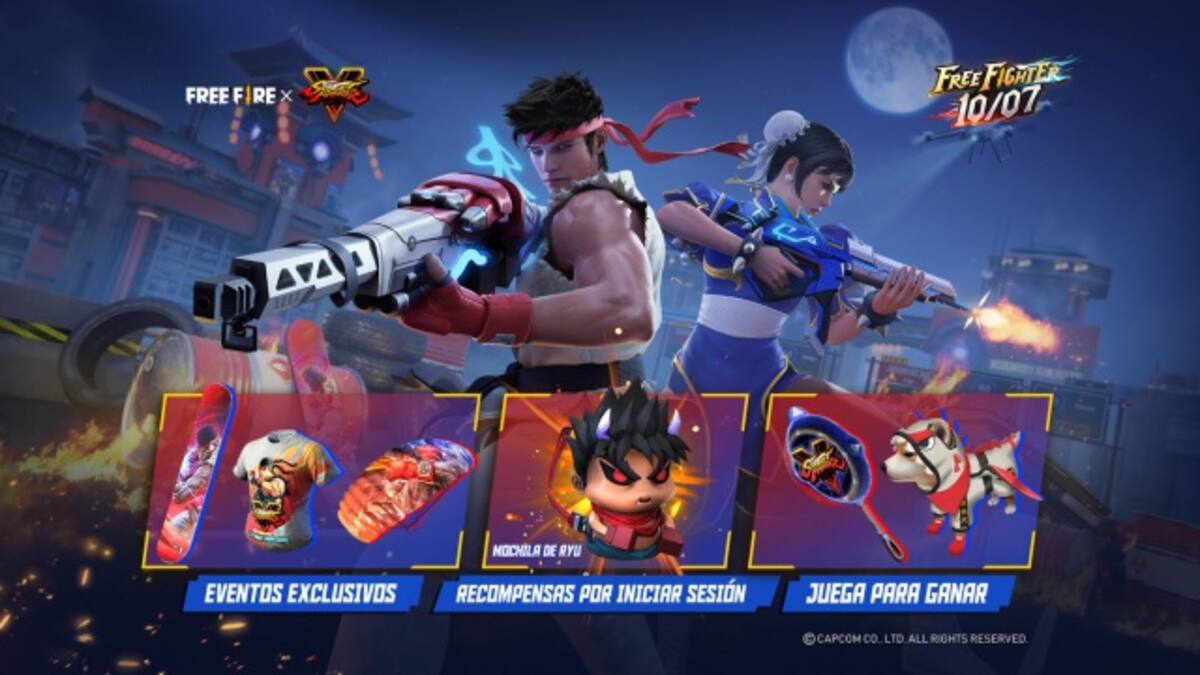Select the Ryu skateboard reward
Viewport: 1200px width, 675px height.
[x=193, y=475]
